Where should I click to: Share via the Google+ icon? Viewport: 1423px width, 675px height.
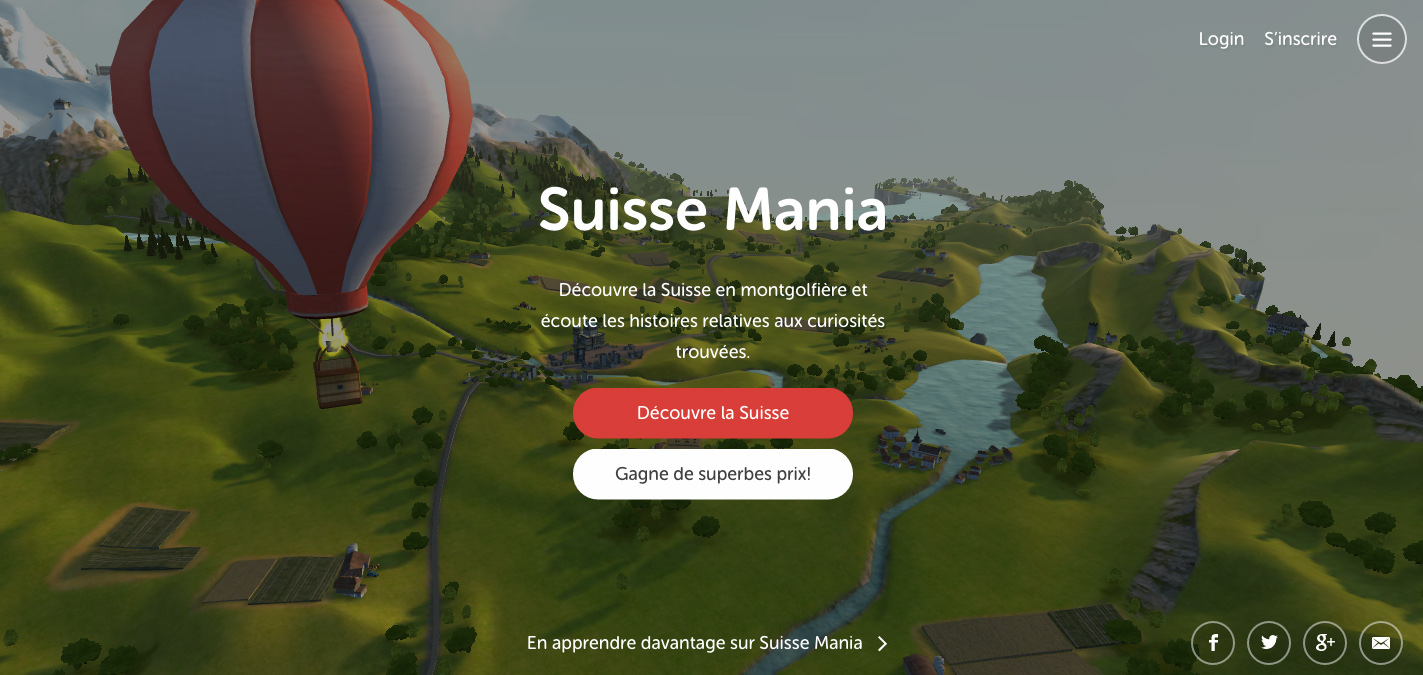(1325, 643)
